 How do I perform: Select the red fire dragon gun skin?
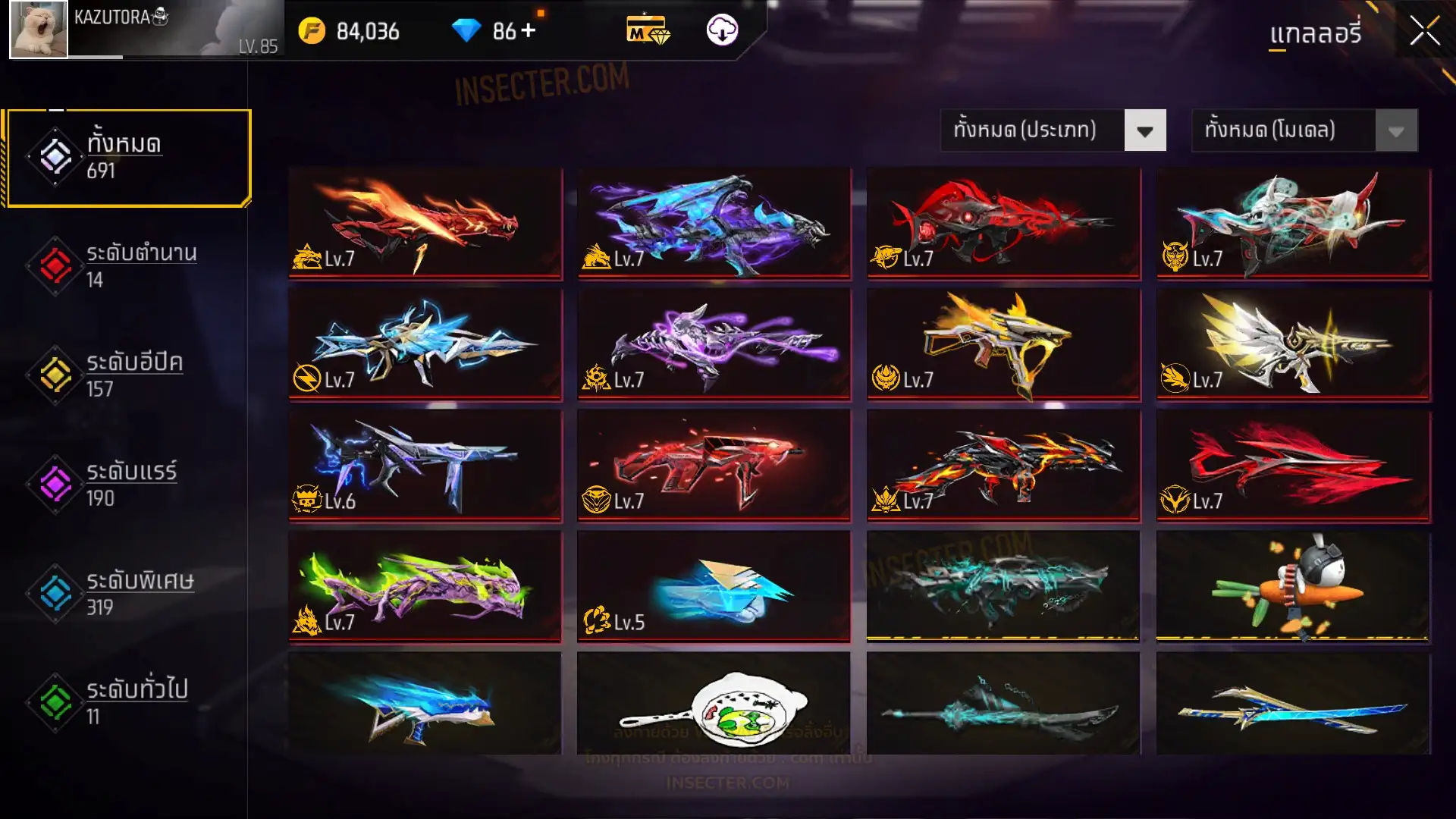tap(425, 223)
